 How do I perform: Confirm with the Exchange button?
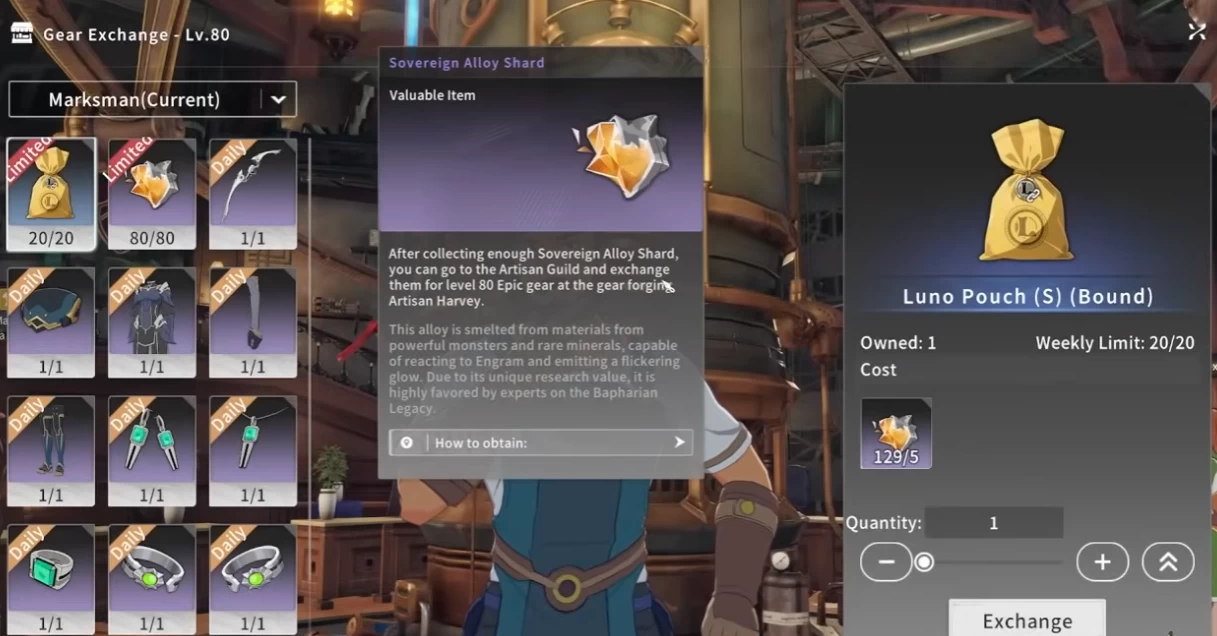click(x=1027, y=620)
